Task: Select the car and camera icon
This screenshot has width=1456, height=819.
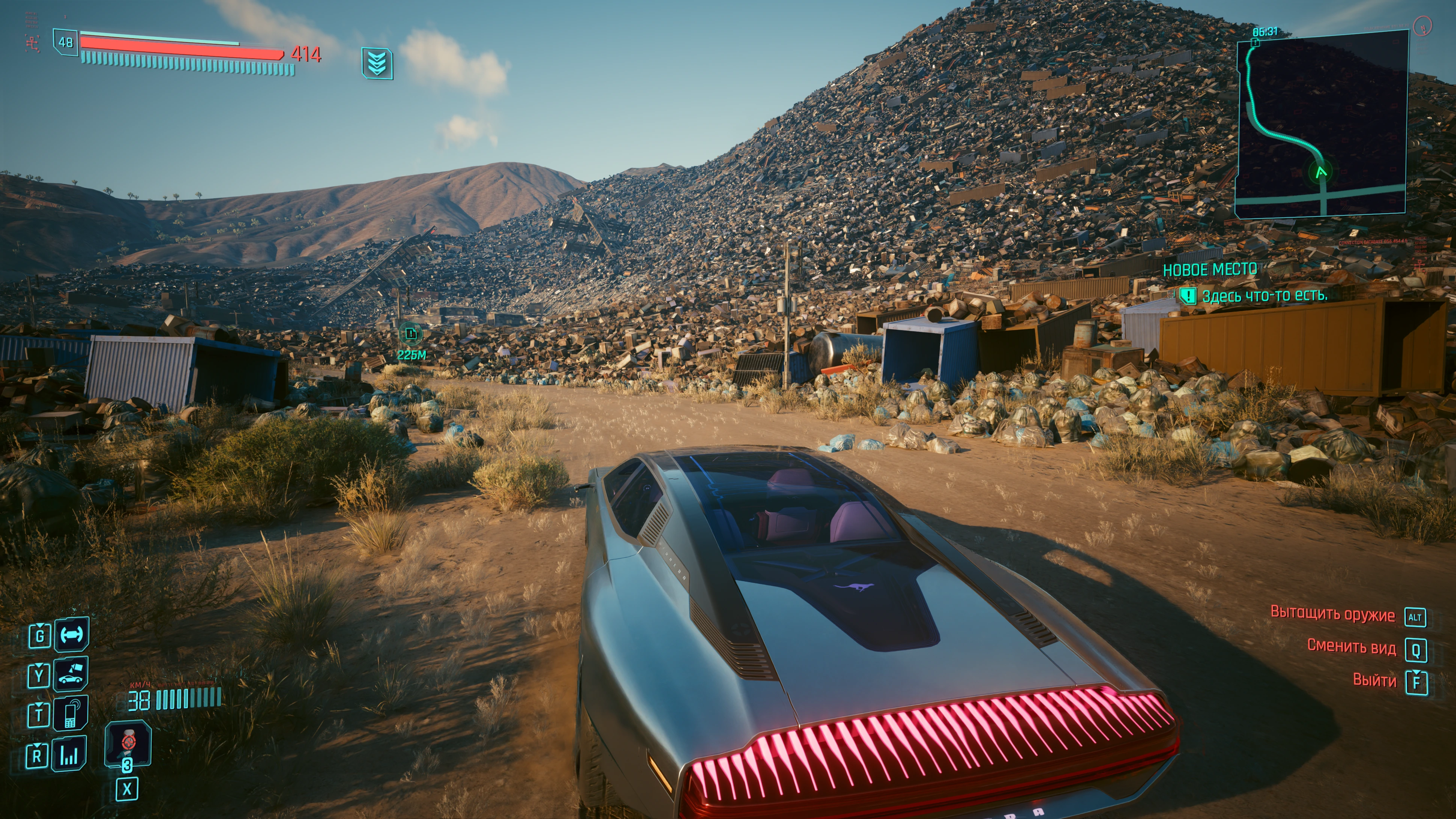Action: (71, 674)
